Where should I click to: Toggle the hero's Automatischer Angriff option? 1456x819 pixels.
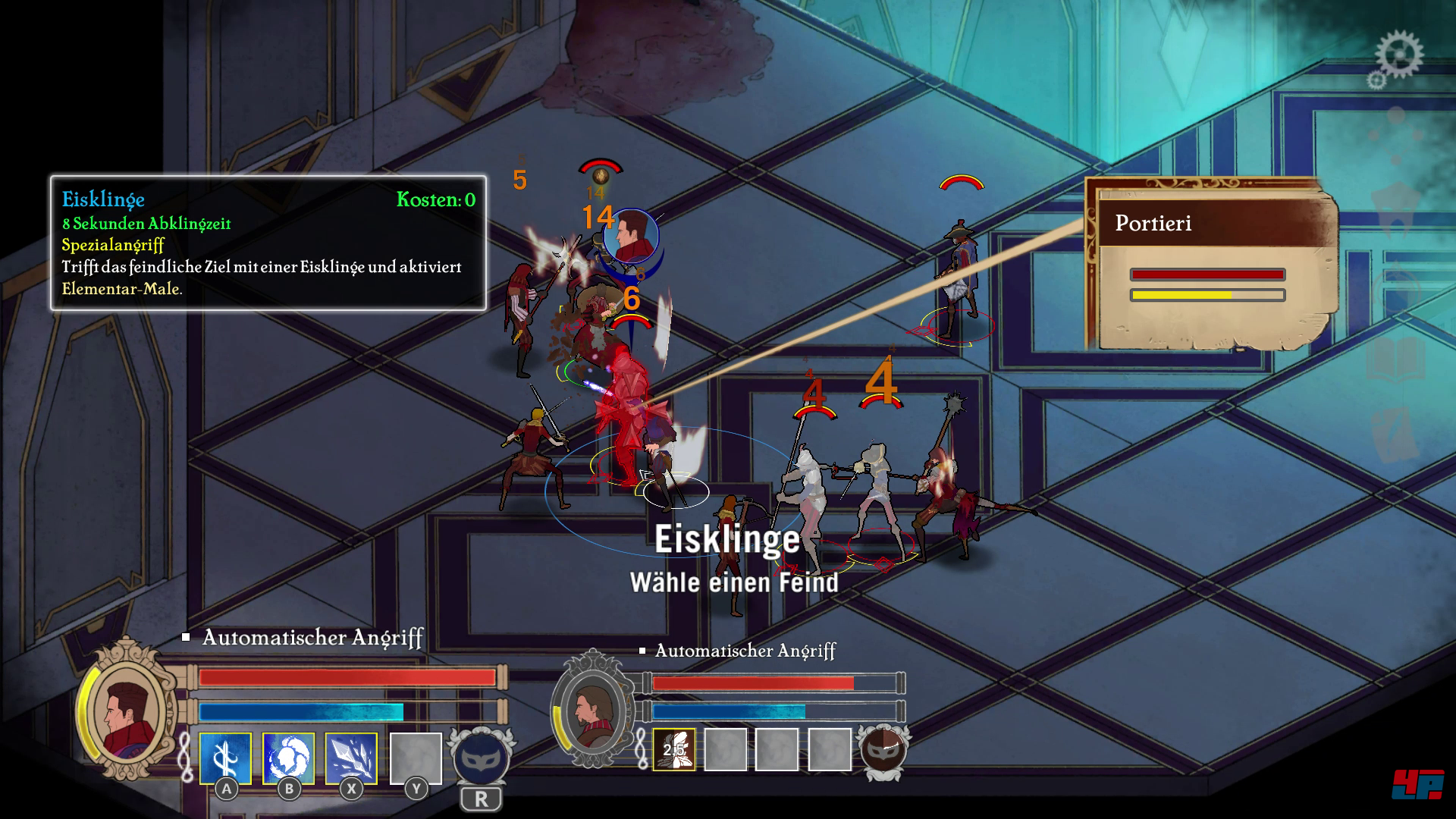[187, 638]
